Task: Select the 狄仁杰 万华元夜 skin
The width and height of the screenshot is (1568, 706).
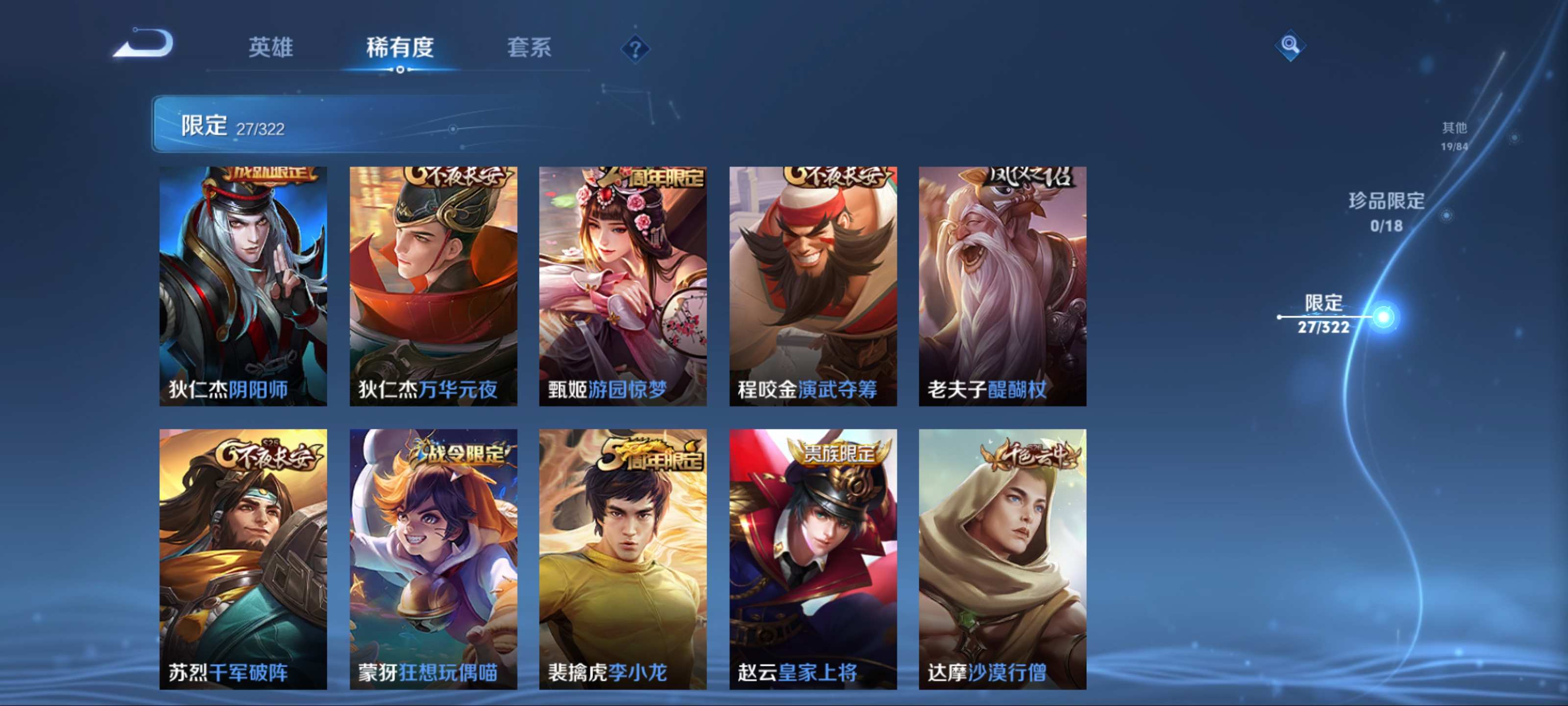Action: point(433,286)
